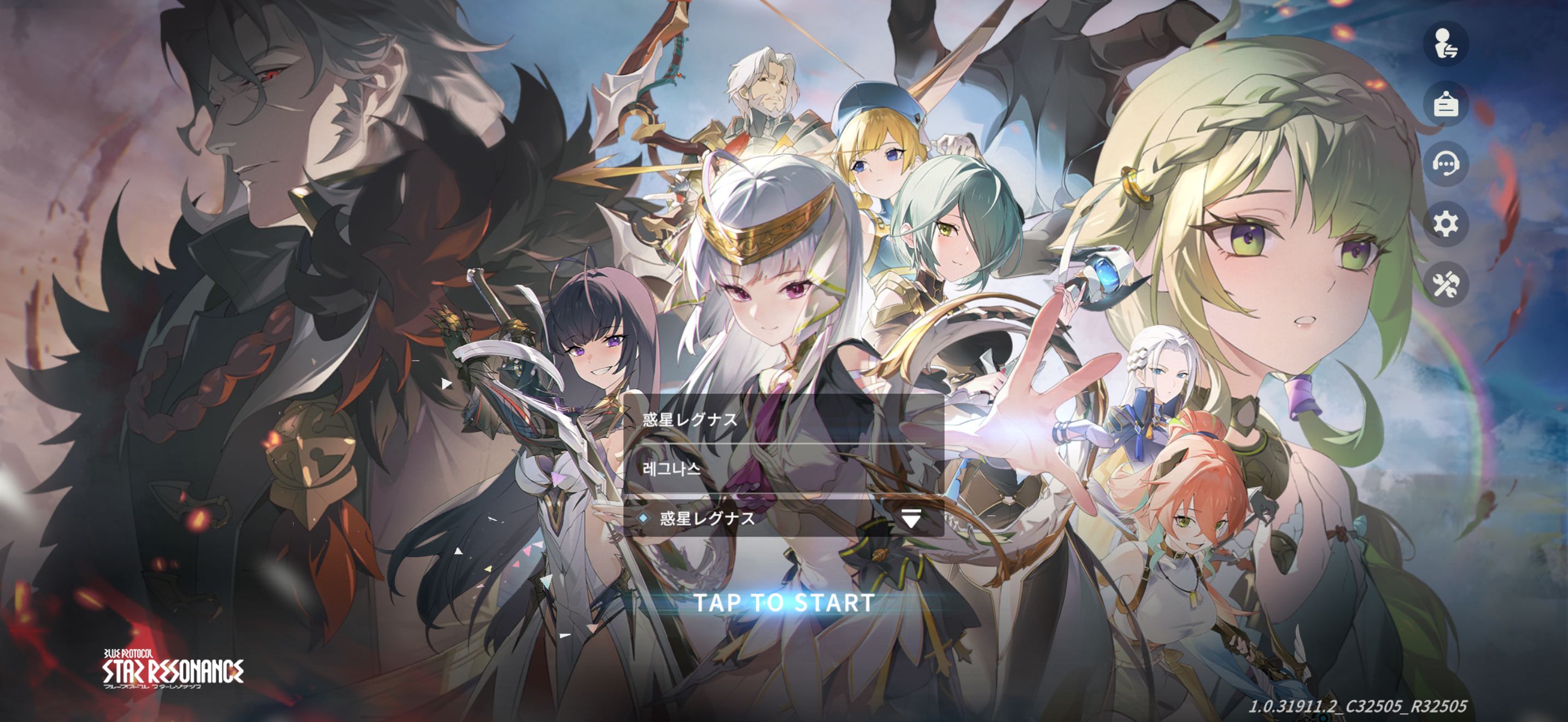Screen dimensions: 1568x722
Task: Tap to Start the game
Action: [x=784, y=603]
